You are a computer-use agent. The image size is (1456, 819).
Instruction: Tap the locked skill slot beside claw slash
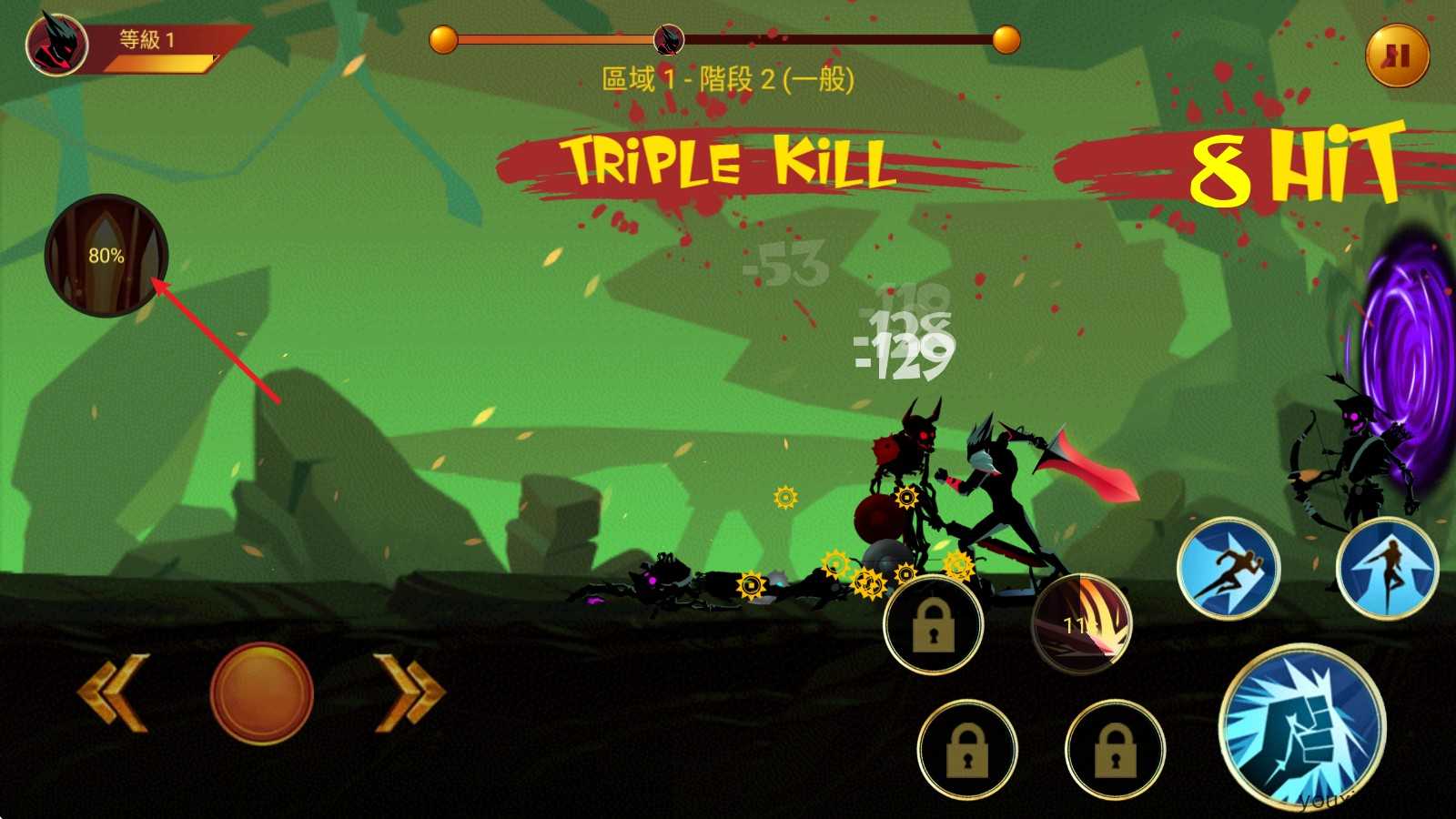(x=933, y=622)
